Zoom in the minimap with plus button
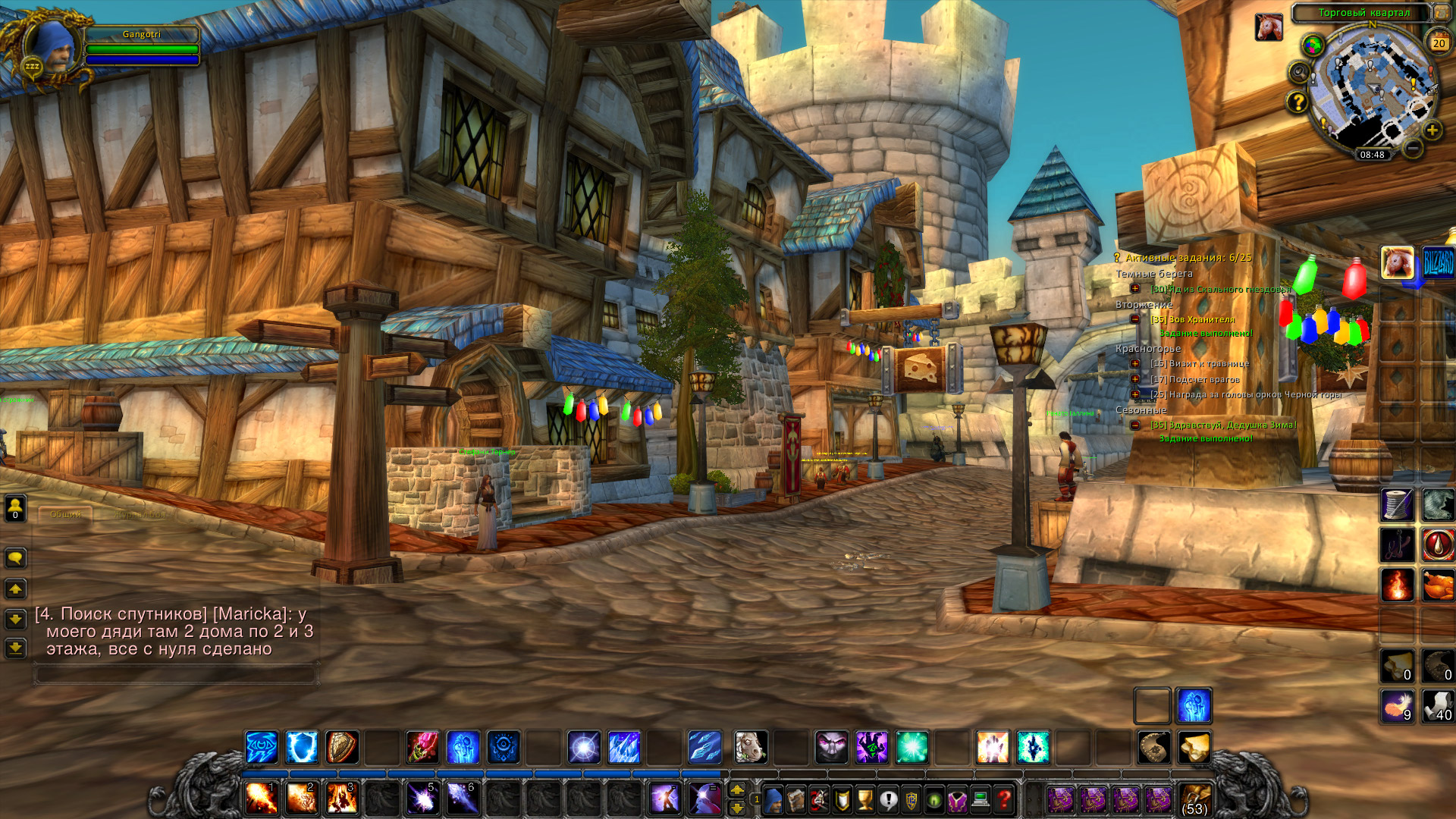 [1432, 130]
